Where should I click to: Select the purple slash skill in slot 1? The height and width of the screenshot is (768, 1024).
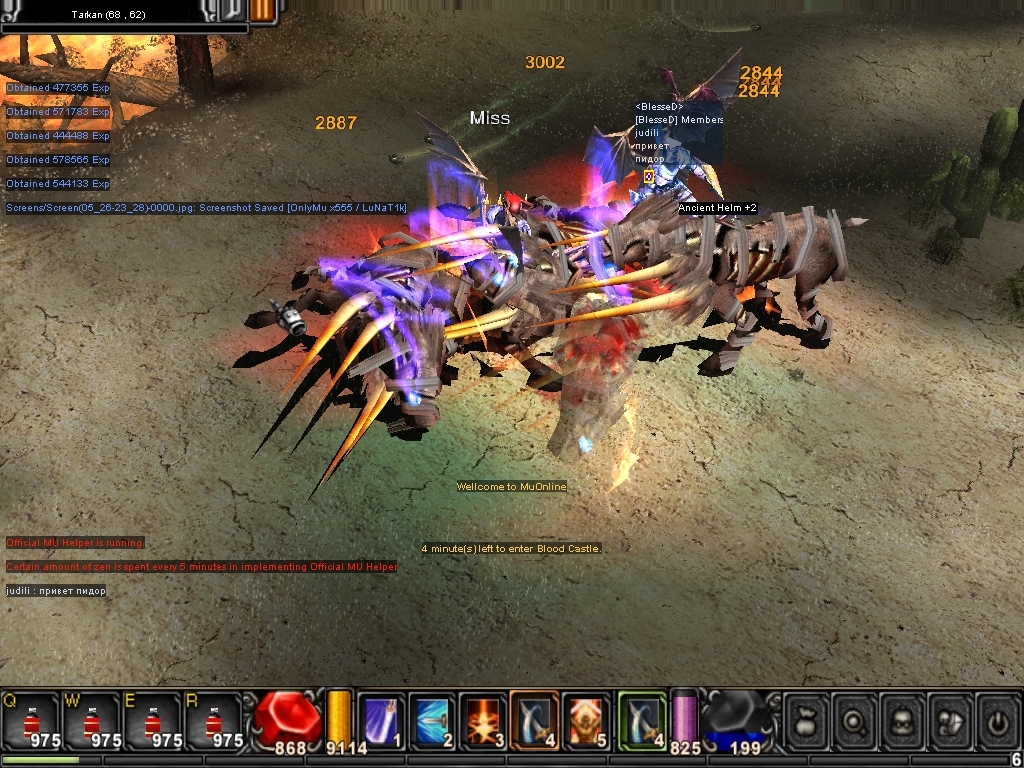click(381, 720)
